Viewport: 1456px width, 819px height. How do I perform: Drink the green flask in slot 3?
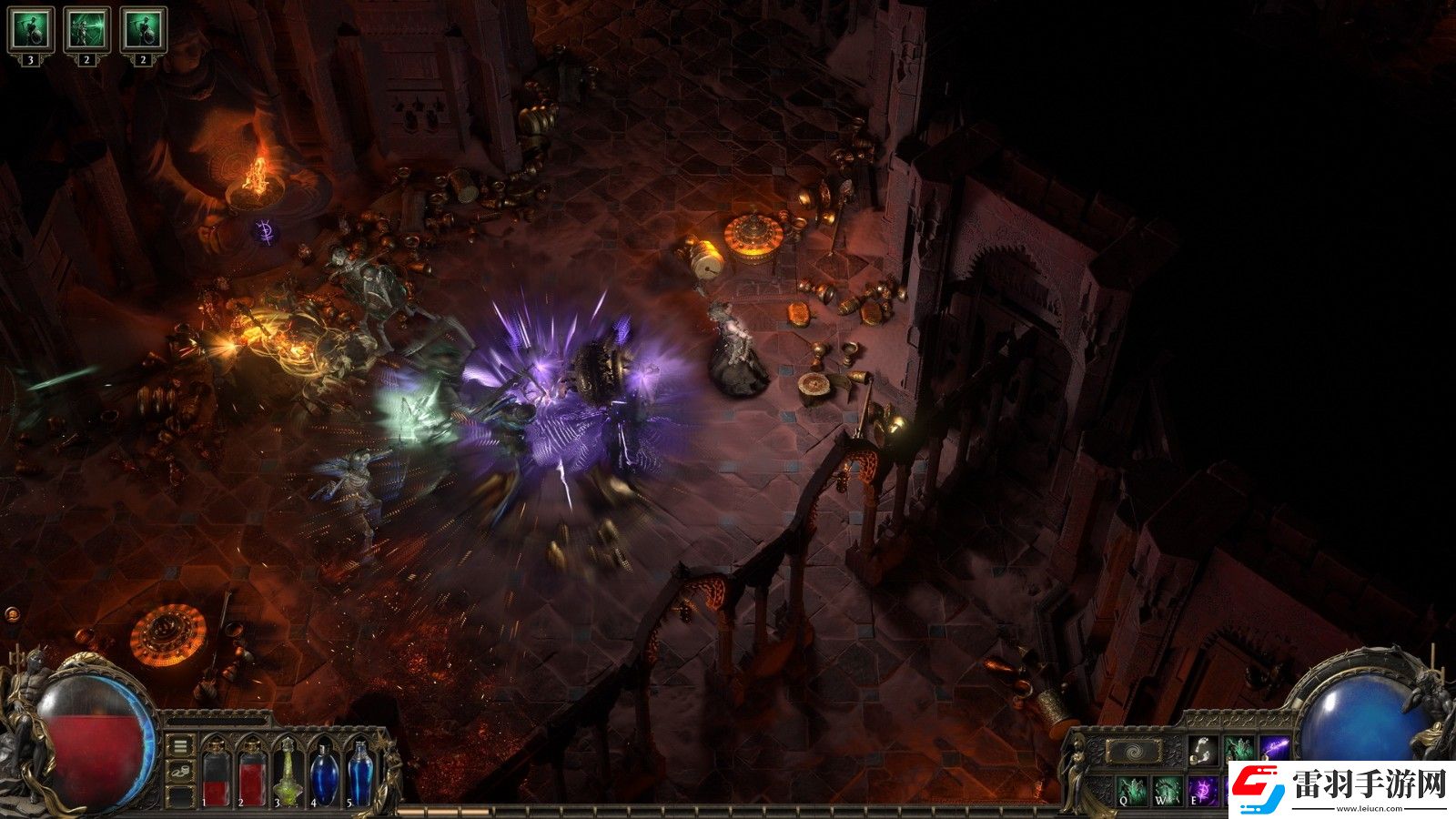pyautogui.click(x=288, y=772)
